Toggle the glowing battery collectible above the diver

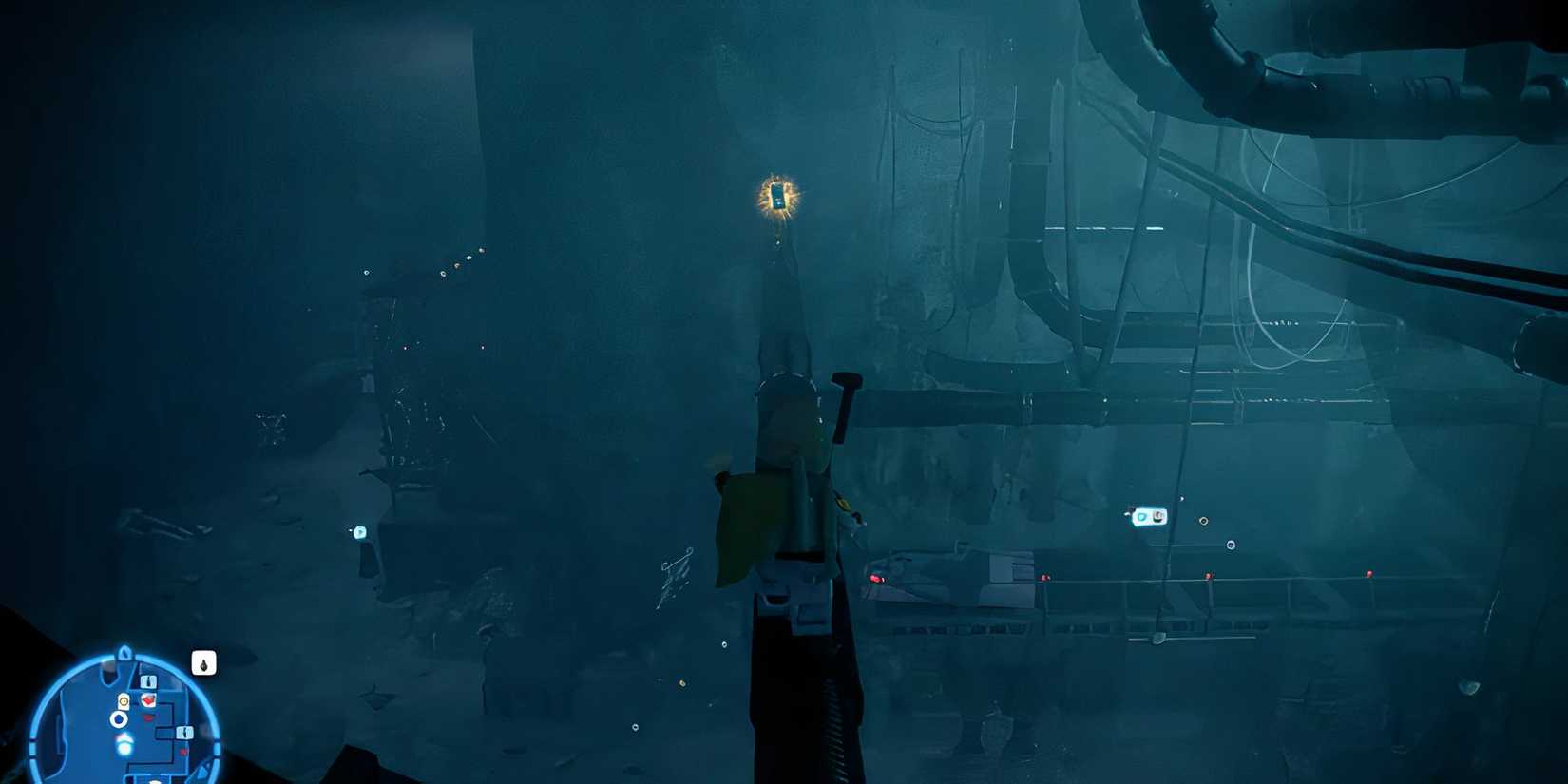click(779, 197)
